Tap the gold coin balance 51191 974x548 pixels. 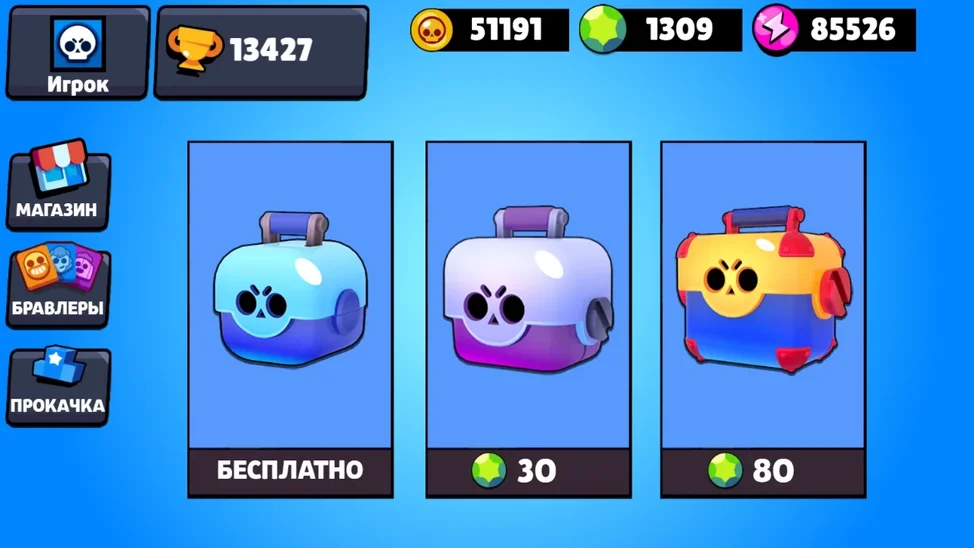click(x=490, y=30)
